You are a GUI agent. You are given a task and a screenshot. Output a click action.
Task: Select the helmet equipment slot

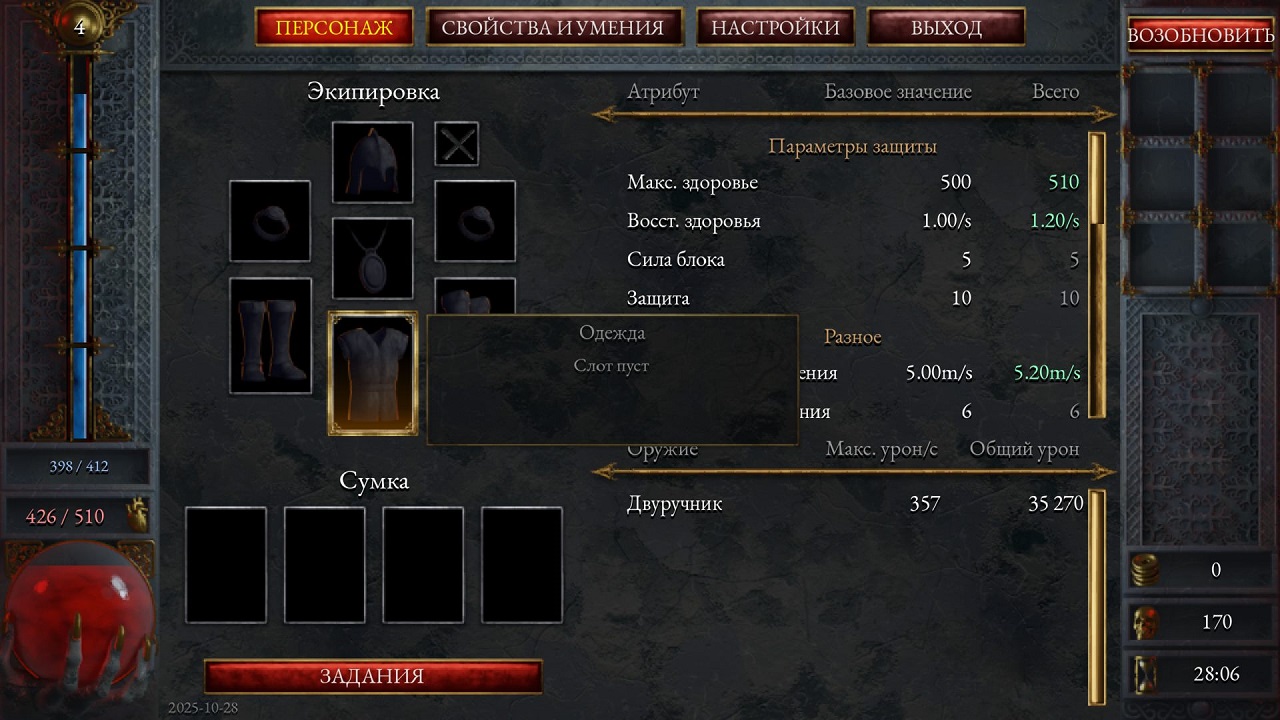[x=372, y=162]
